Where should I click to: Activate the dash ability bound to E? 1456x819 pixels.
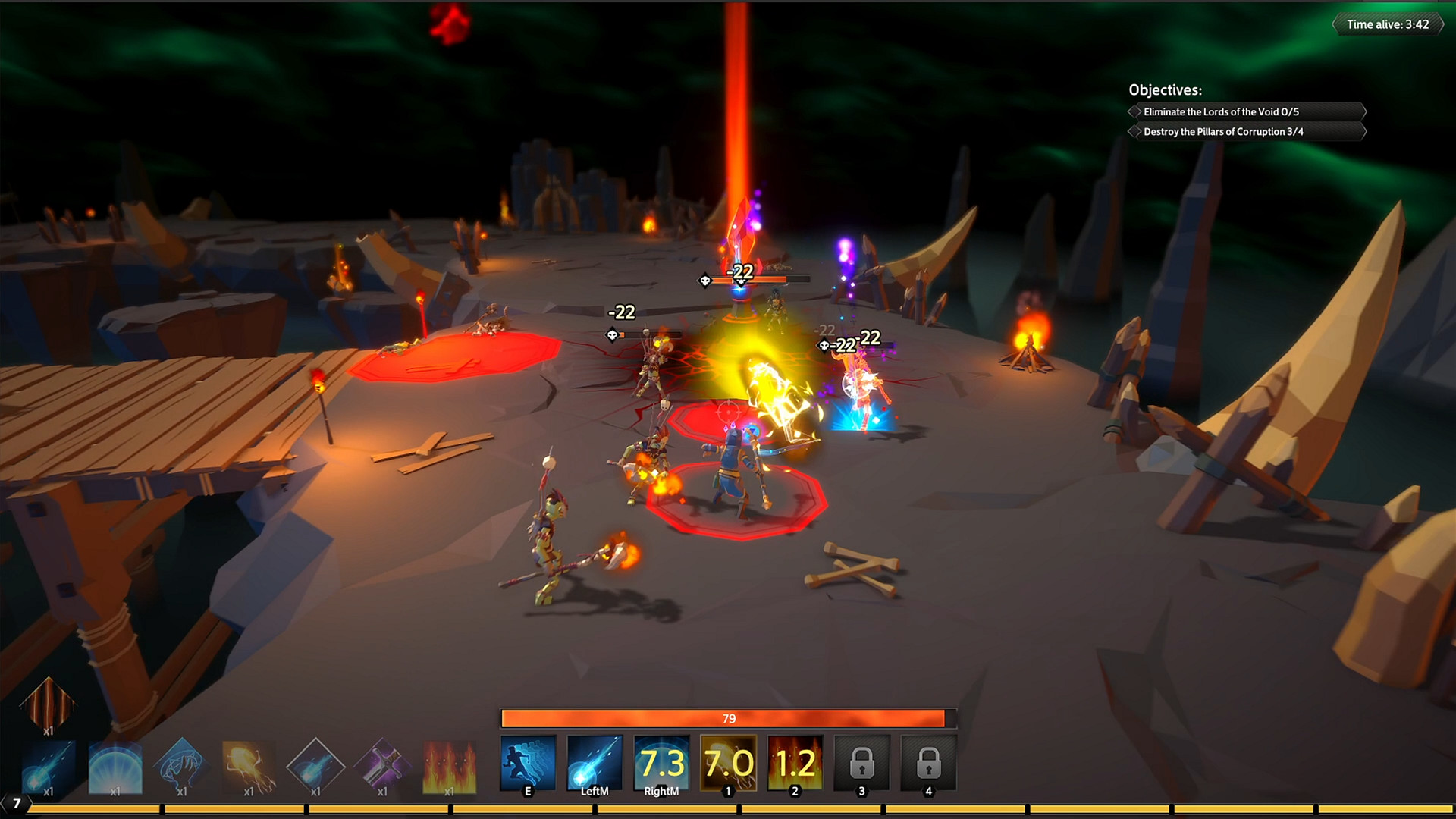click(x=528, y=762)
